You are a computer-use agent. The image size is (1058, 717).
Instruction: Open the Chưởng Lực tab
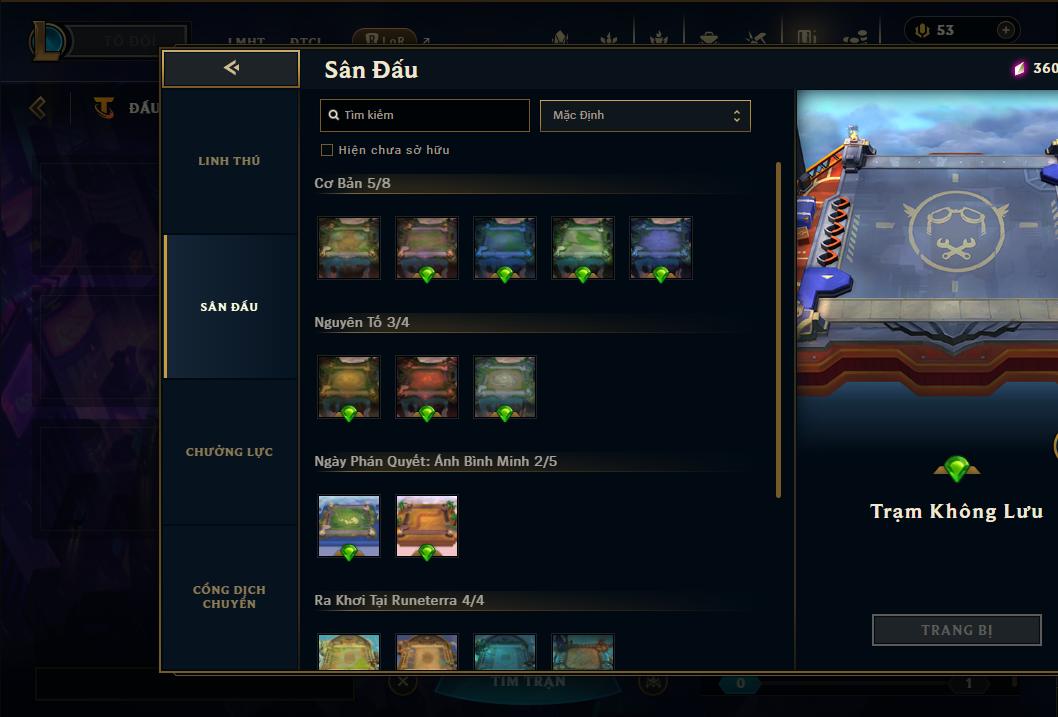tap(229, 452)
